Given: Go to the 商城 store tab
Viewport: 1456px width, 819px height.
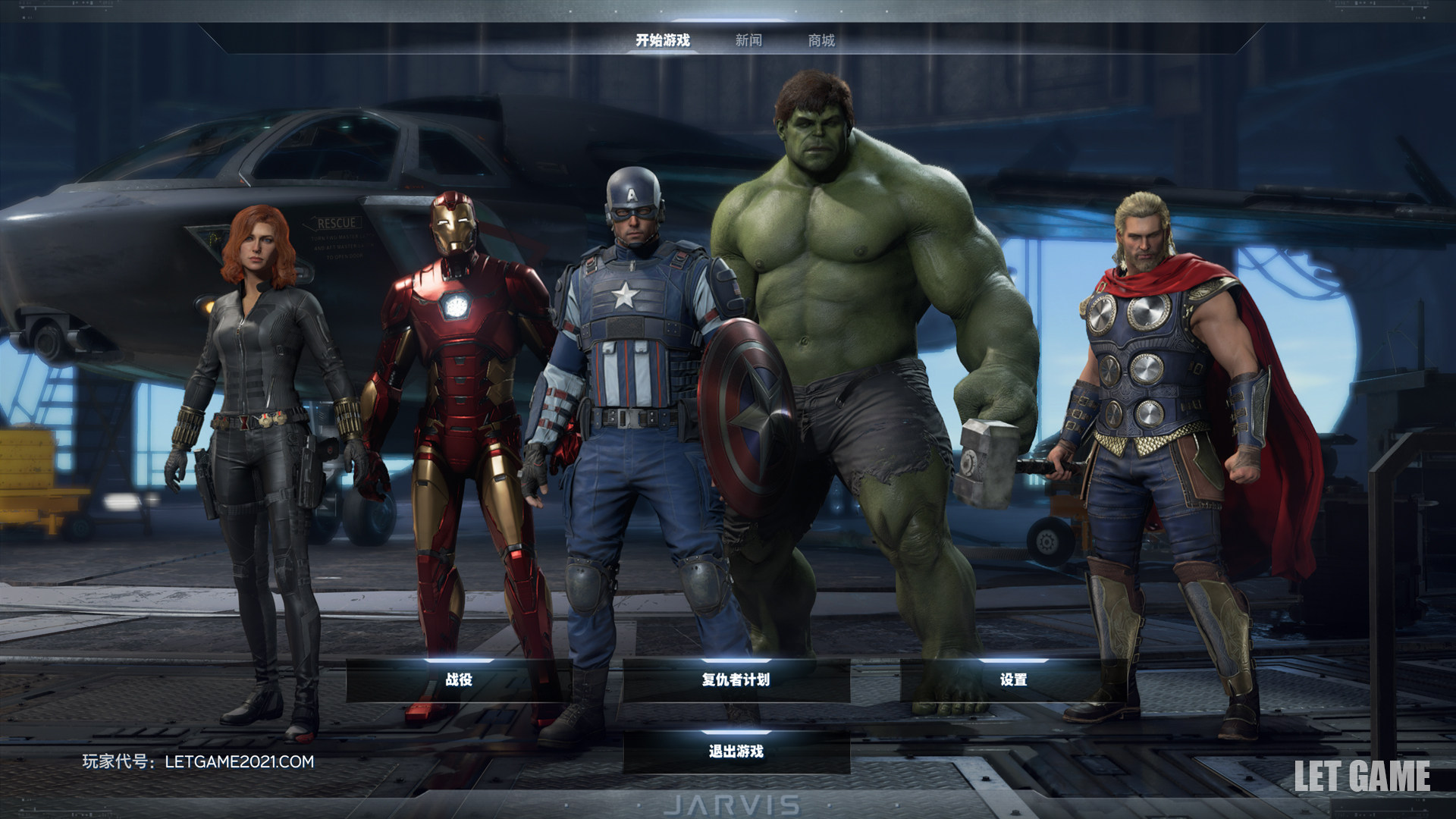Looking at the screenshot, I should (x=821, y=40).
